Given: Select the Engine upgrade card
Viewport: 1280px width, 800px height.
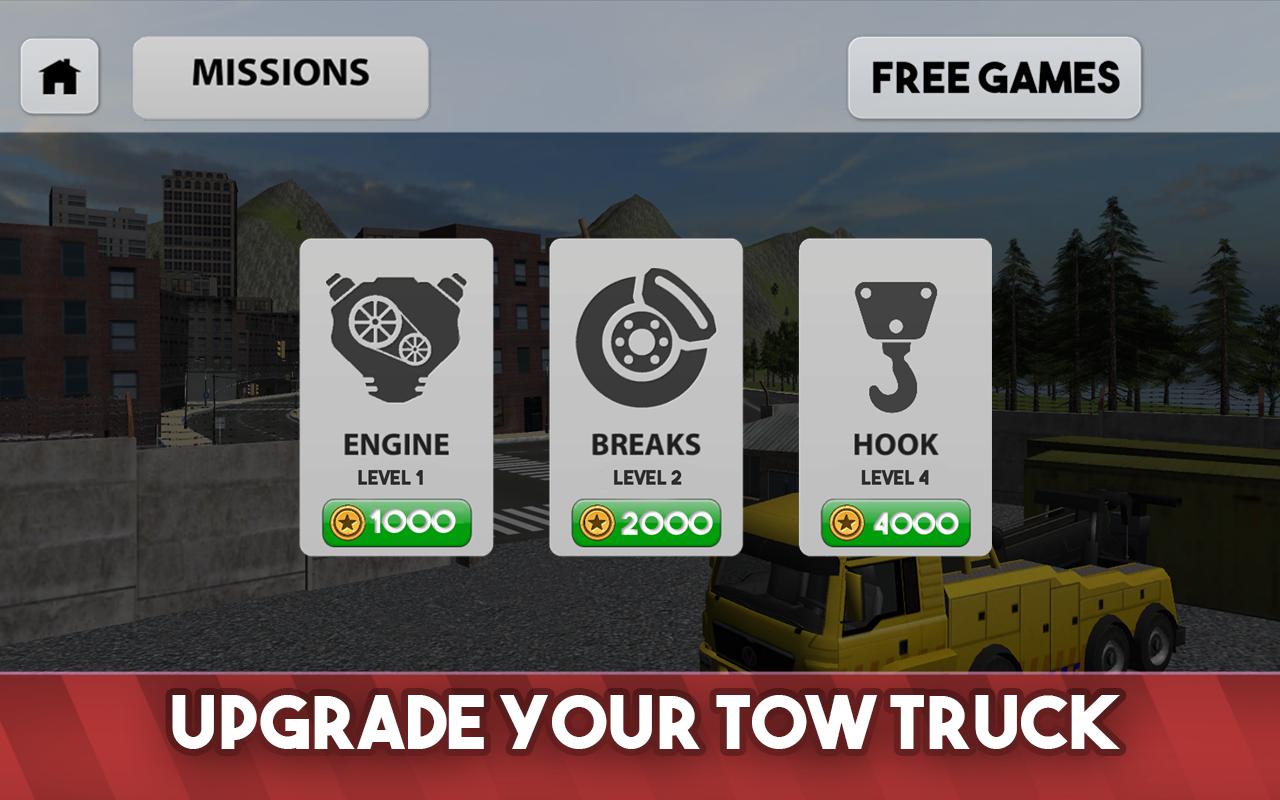Looking at the screenshot, I should [x=397, y=395].
